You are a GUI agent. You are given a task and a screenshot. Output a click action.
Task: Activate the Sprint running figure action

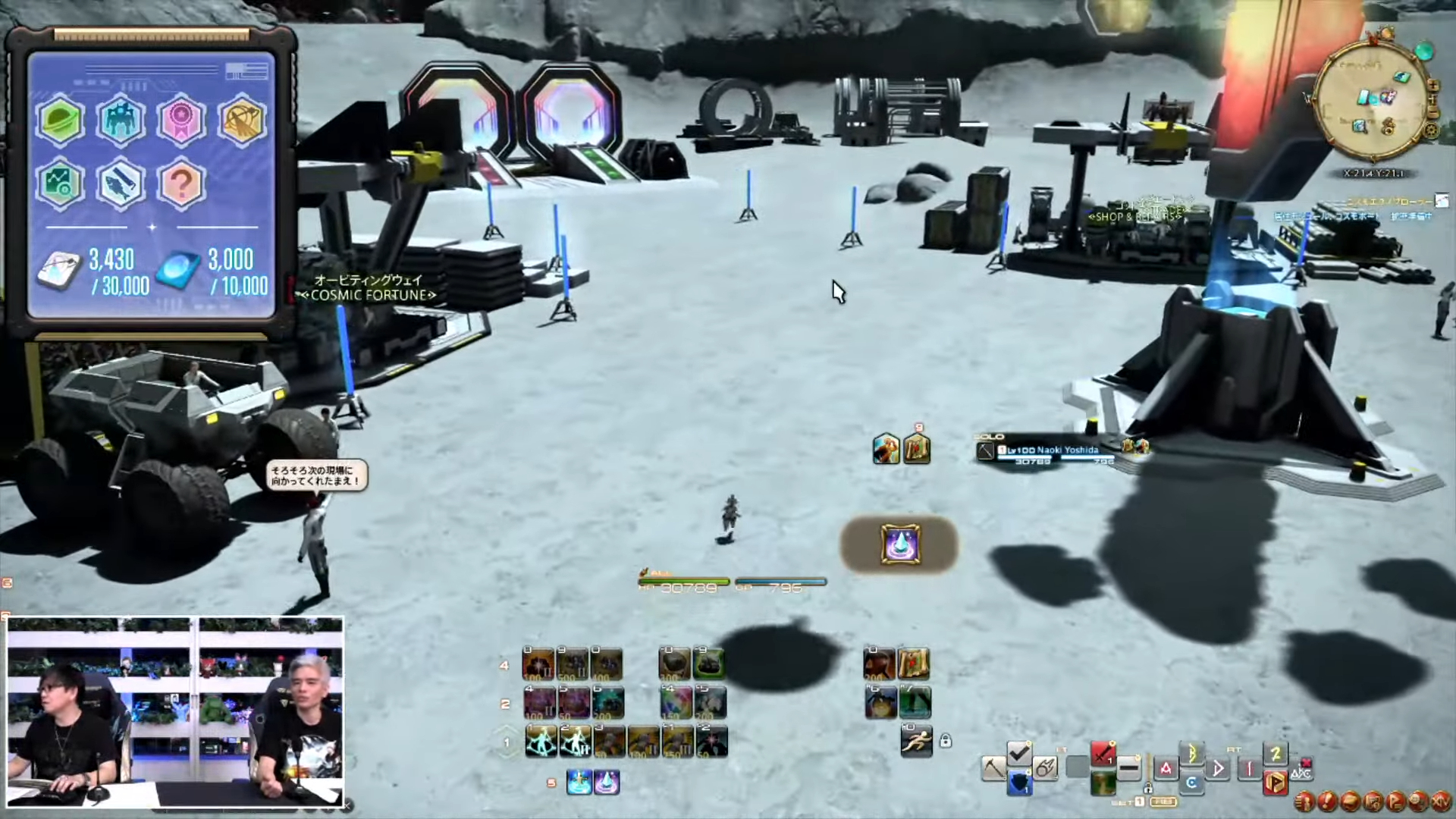(916, 741)
